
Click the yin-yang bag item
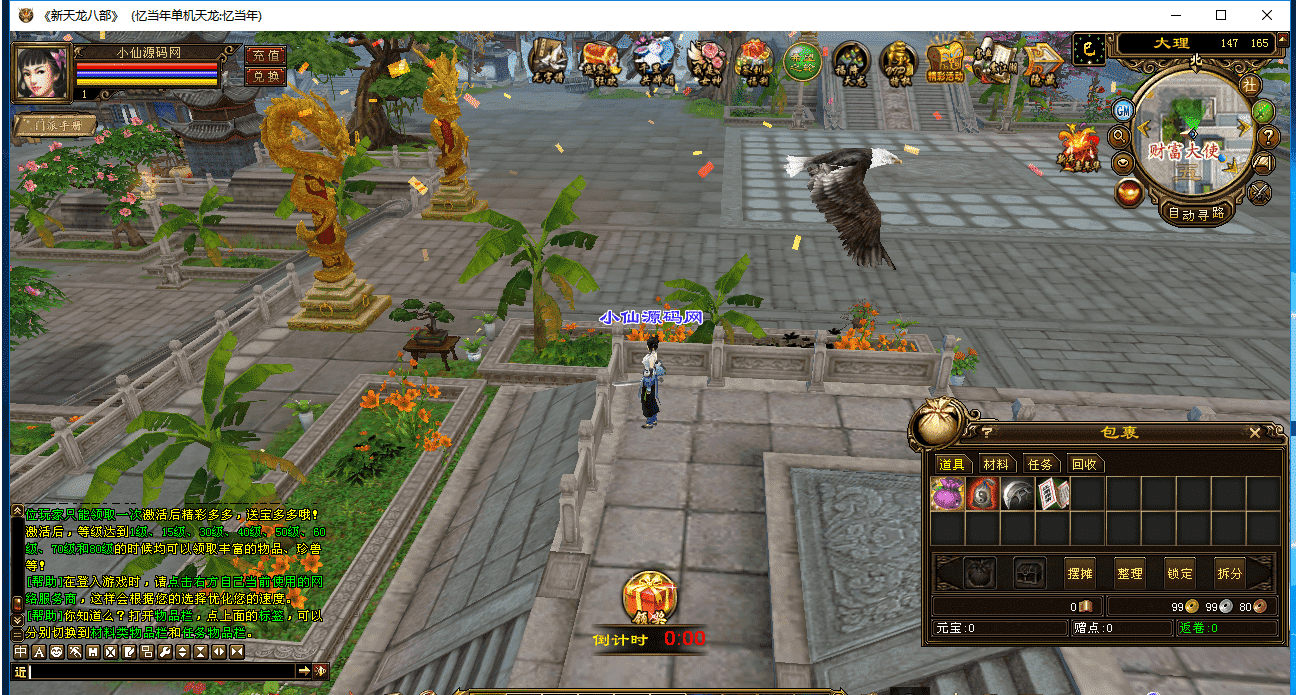click(982, 494)
